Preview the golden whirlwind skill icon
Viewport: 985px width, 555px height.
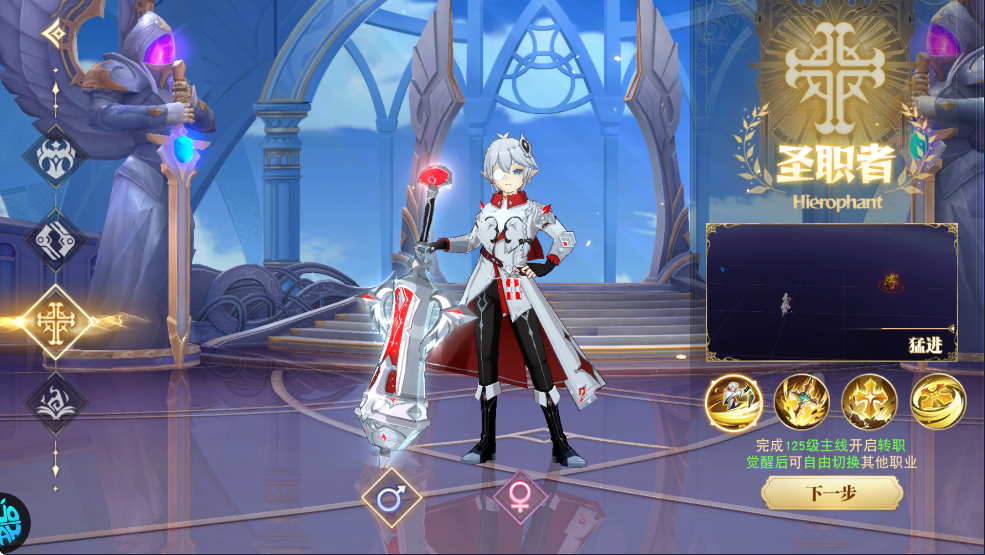(937, 402)
